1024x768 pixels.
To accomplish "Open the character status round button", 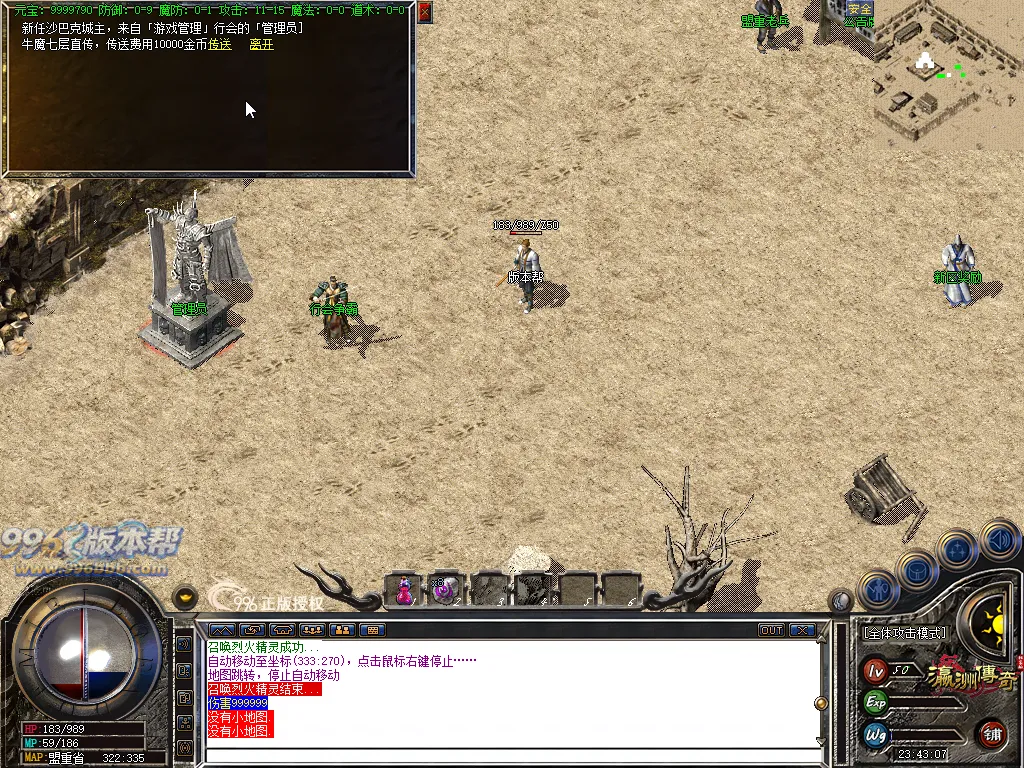I will pos(878,590).
